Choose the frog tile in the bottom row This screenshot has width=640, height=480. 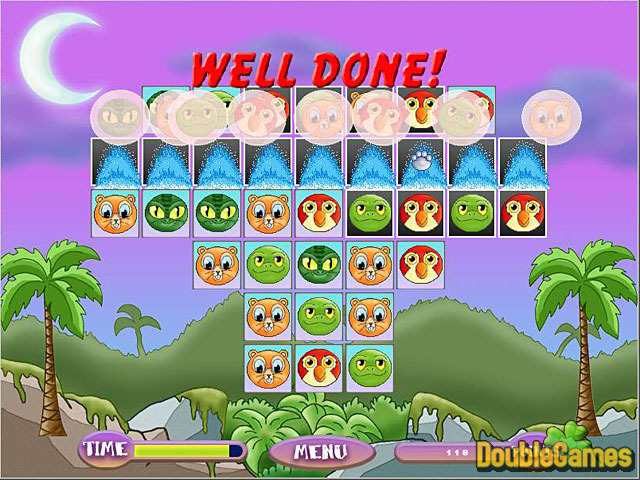click(x=370, y=366)
